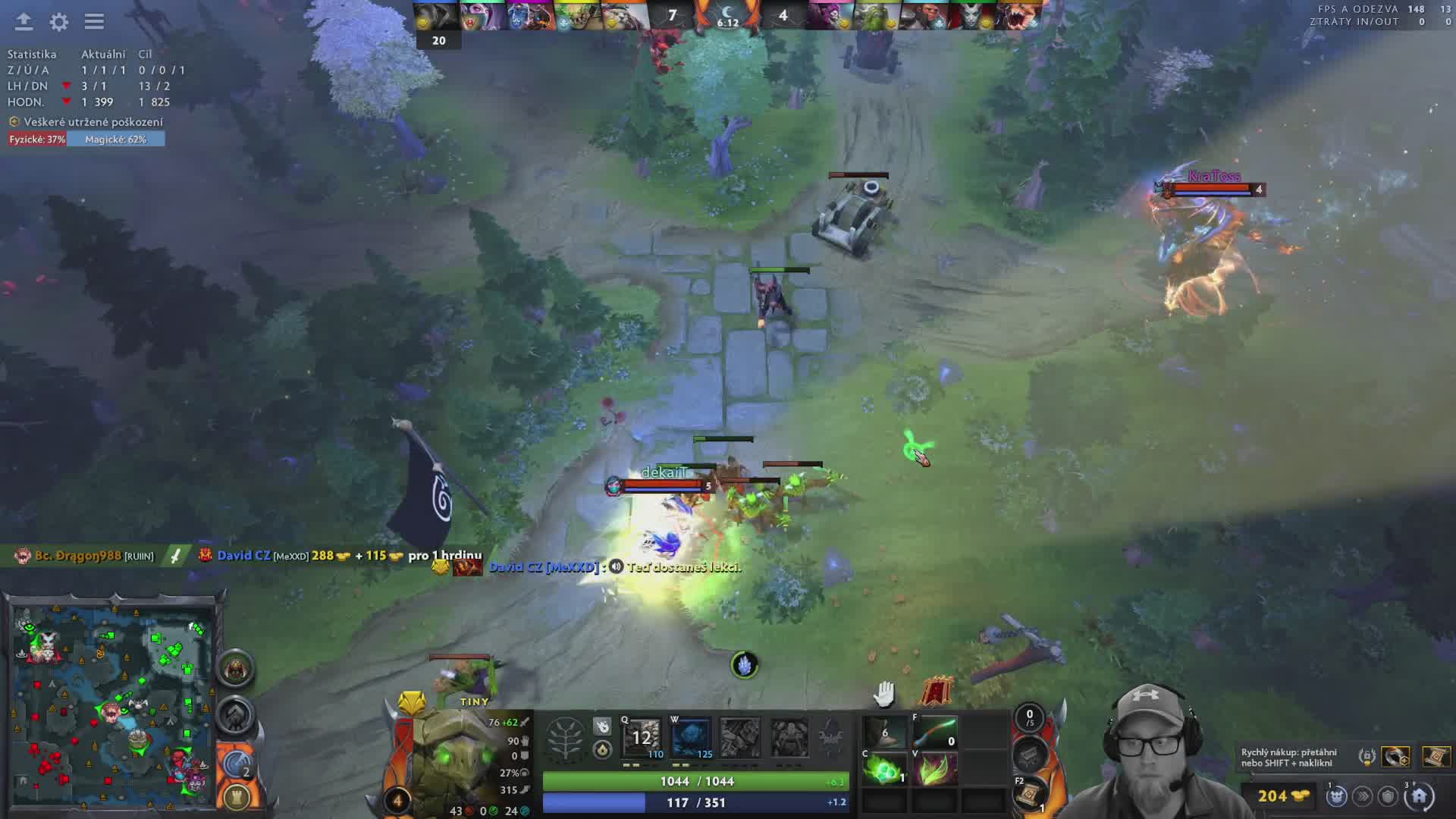
Task: Cast the Toss ability on W
Action: point(691,737)
